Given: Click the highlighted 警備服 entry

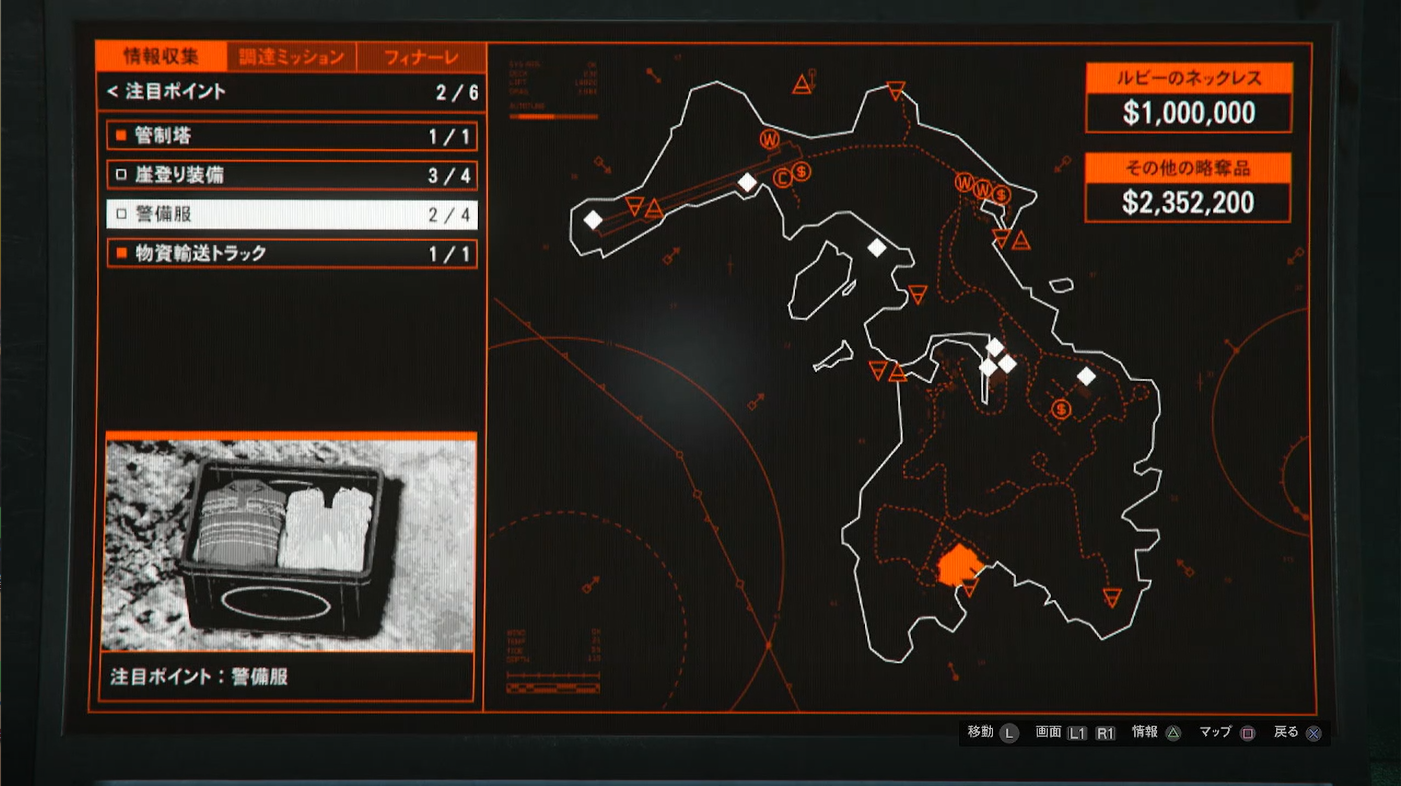Looking at the screenshot, I should (291, 214).
